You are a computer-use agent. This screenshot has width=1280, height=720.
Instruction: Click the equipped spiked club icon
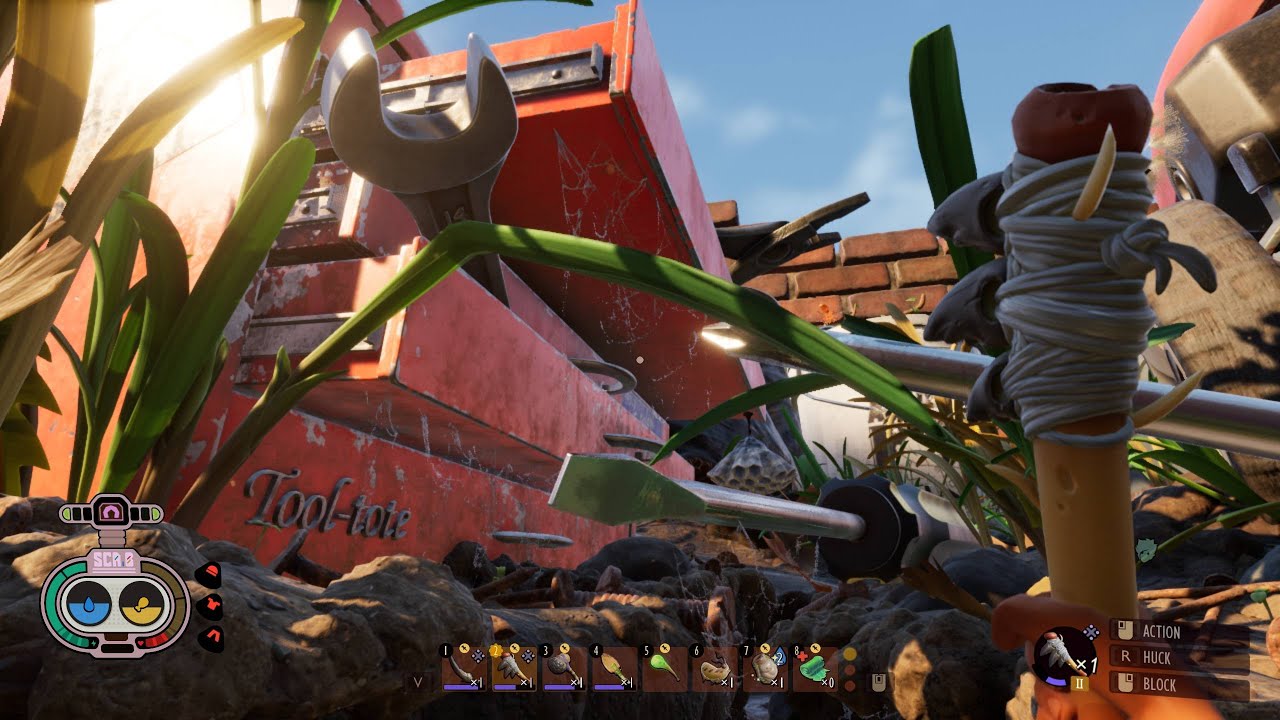coord(1064,655)
